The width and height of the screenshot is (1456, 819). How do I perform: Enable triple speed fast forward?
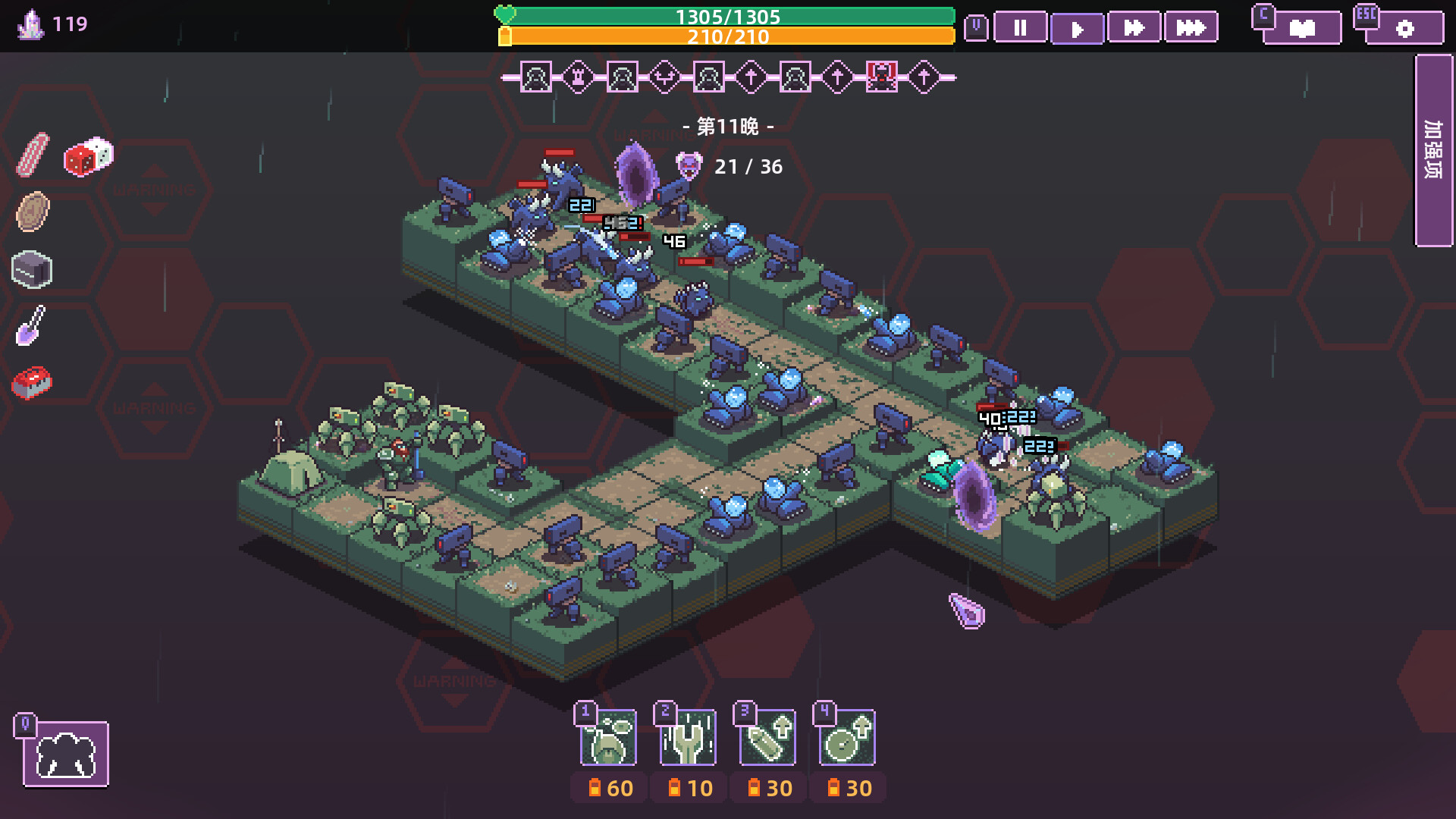[x=1191, y=28]
